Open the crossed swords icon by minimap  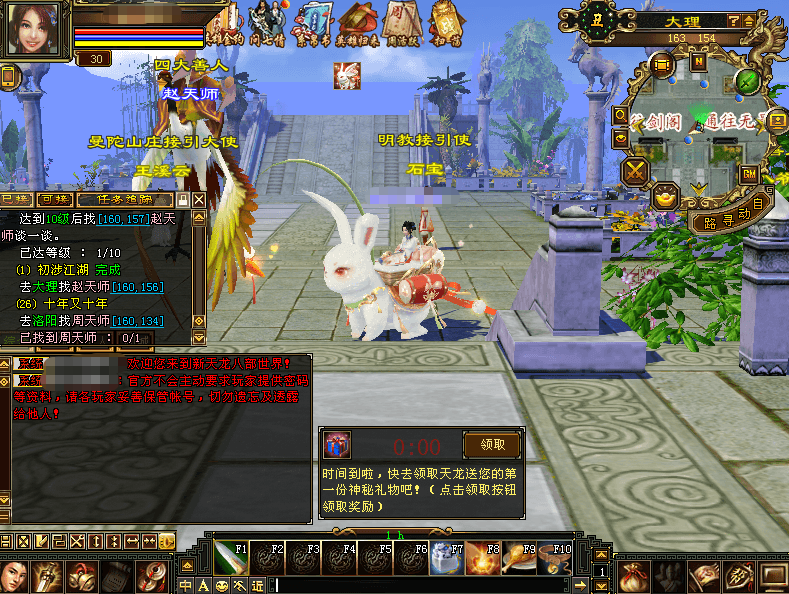click(x=636, y=172)
